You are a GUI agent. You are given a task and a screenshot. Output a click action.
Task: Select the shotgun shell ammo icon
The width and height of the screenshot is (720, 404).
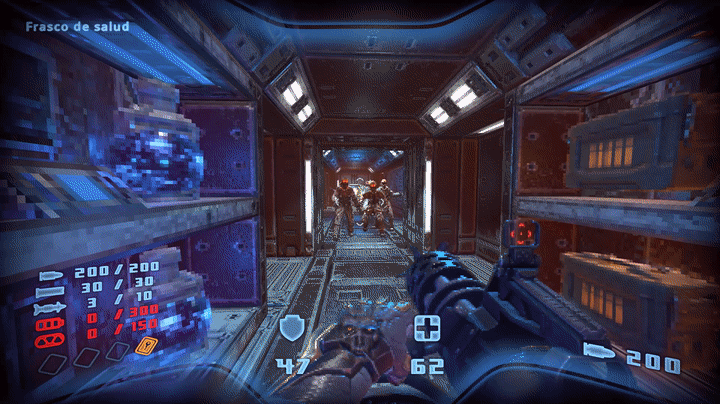(x=50, y=288)
